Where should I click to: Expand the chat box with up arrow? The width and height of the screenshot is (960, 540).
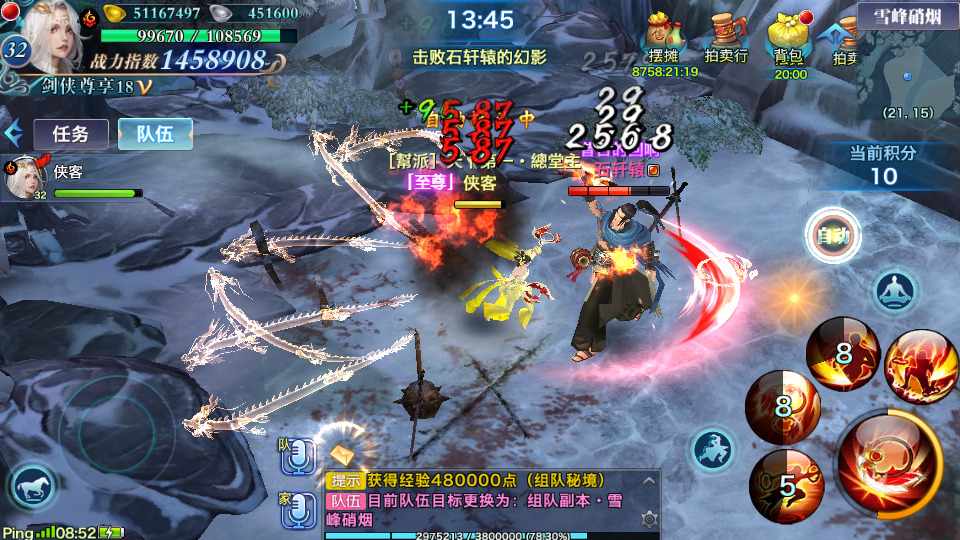[649, 480]
